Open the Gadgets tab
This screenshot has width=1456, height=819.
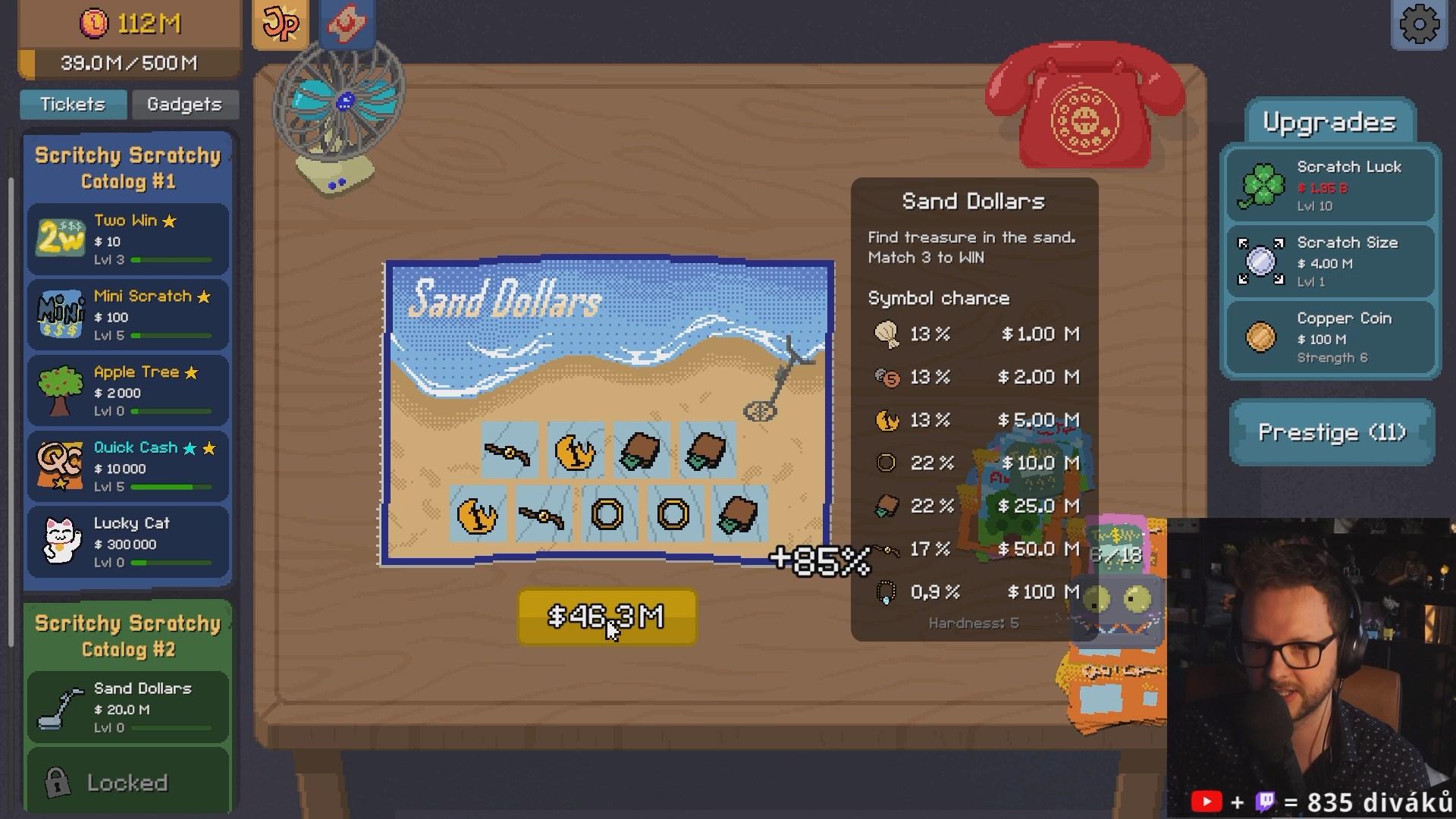point(184,104)
